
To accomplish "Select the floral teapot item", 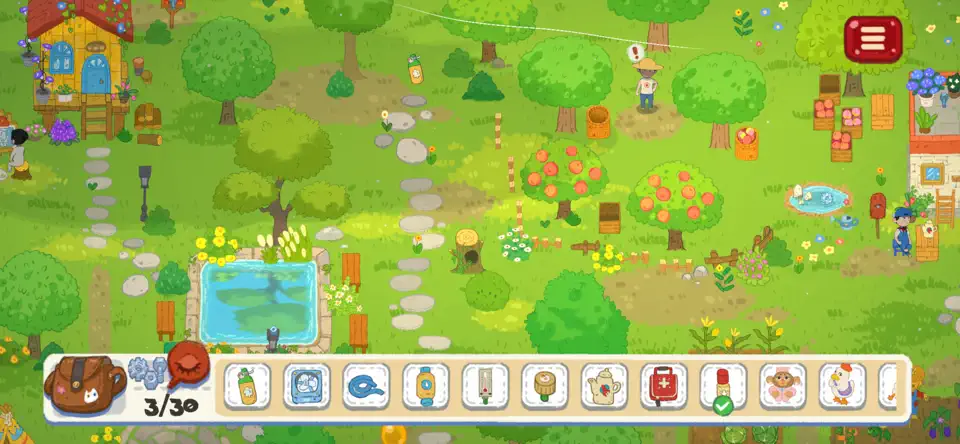I will (604, 385).
